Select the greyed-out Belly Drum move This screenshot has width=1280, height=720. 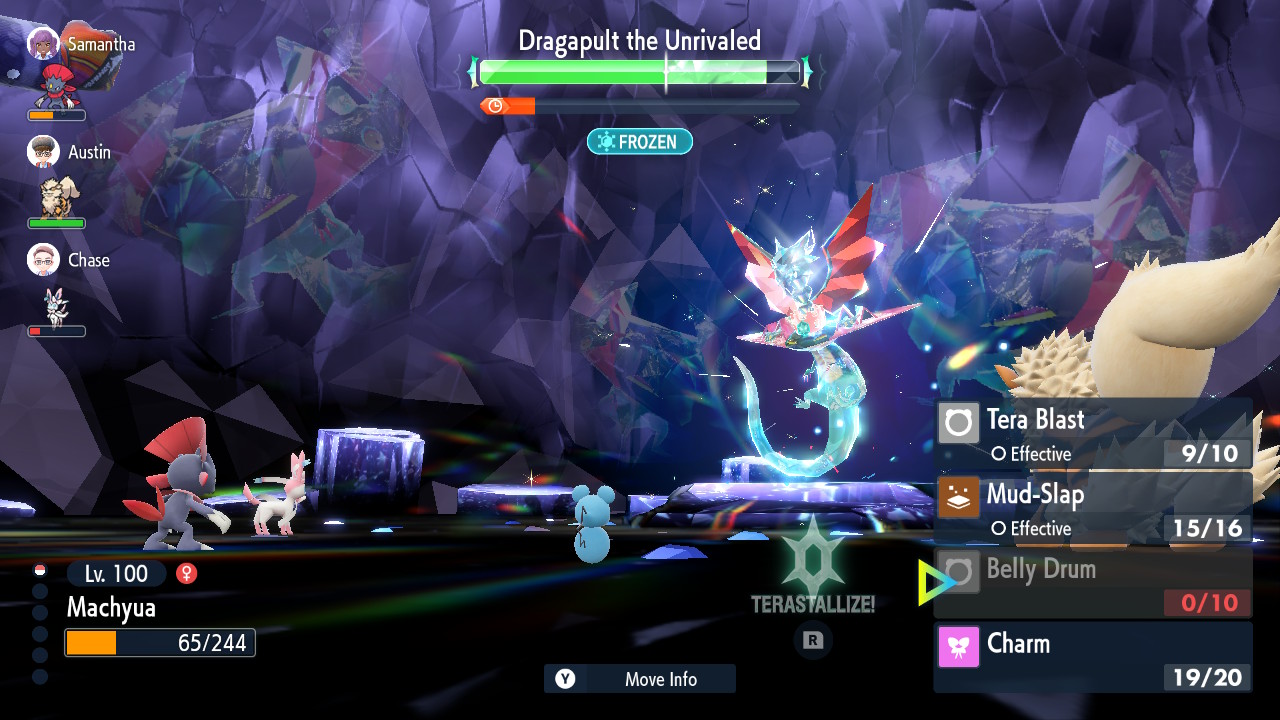click(1093, 583)
